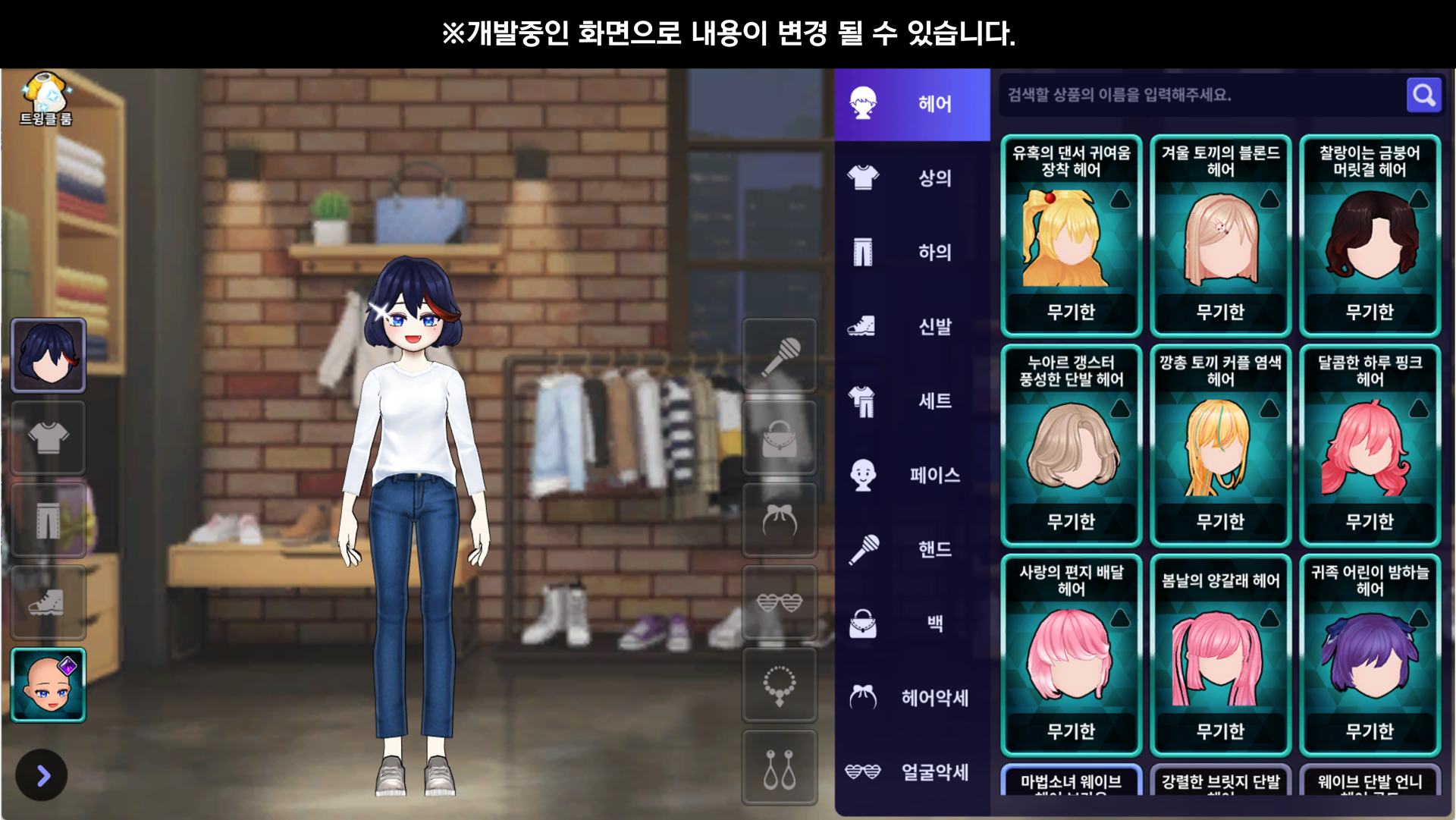Select the 달콤한 하루 핑크 헤어 item
The height and width of the screenshot is (820, 1456).
click(1370, 445)
